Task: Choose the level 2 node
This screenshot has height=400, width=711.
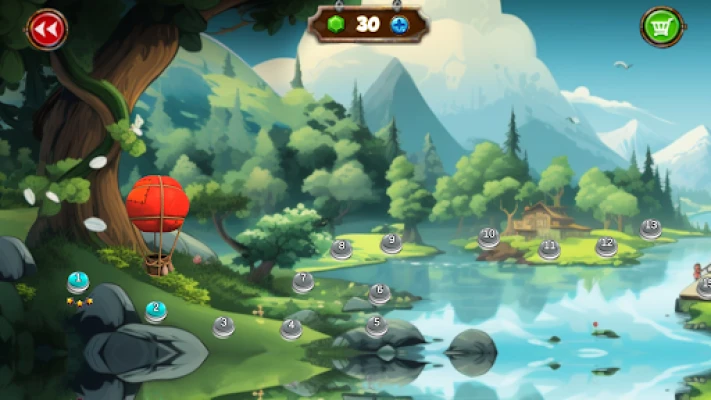Action: 155,311
